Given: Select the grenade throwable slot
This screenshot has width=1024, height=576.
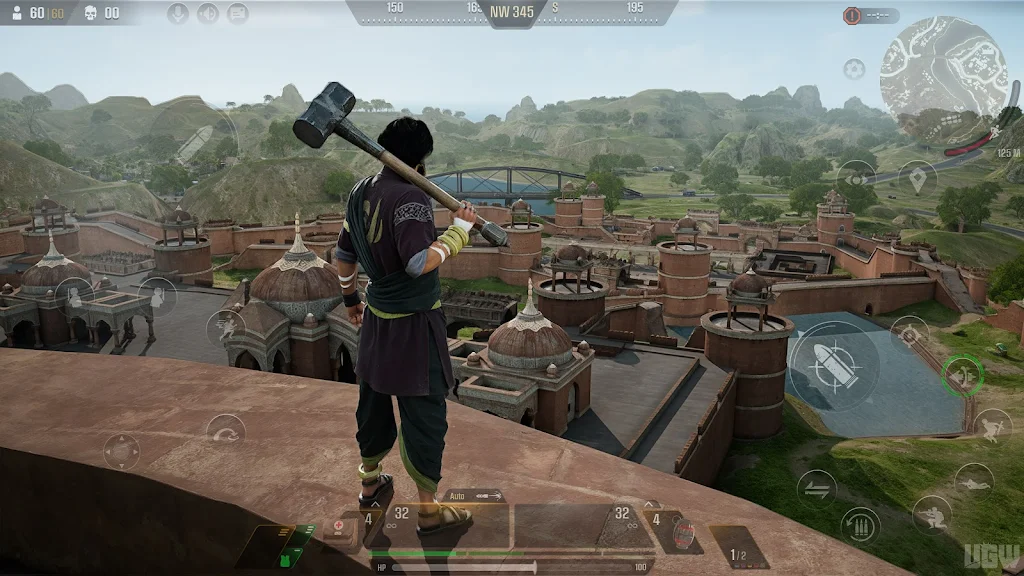Looking at the screenshot, I should click(x=683, y=531).
